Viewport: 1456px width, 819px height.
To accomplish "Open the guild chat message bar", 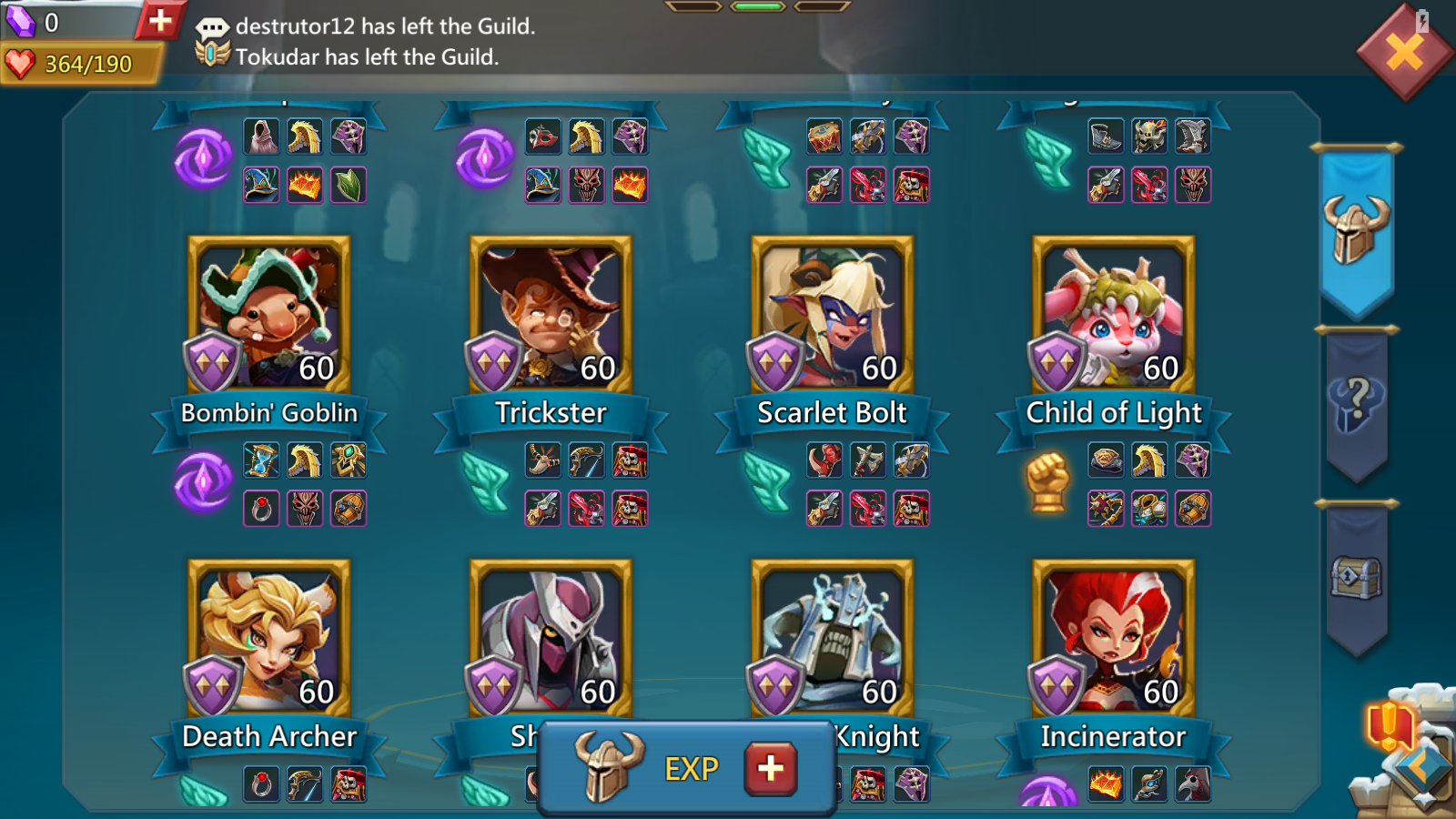I will [382, 42].
